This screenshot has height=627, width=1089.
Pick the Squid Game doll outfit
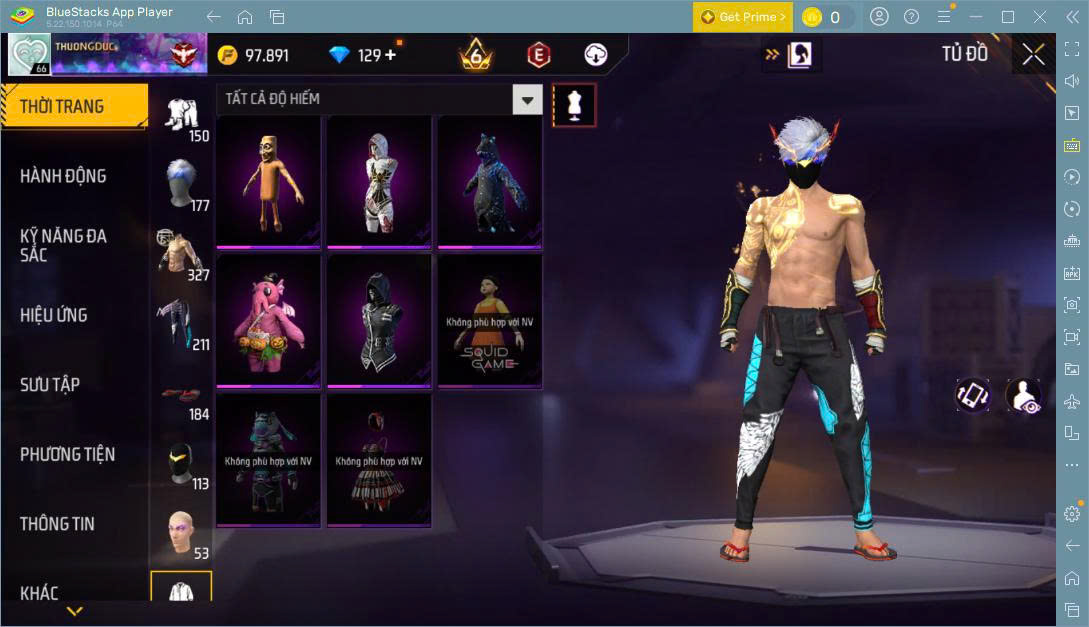click(x=490, y=320)
